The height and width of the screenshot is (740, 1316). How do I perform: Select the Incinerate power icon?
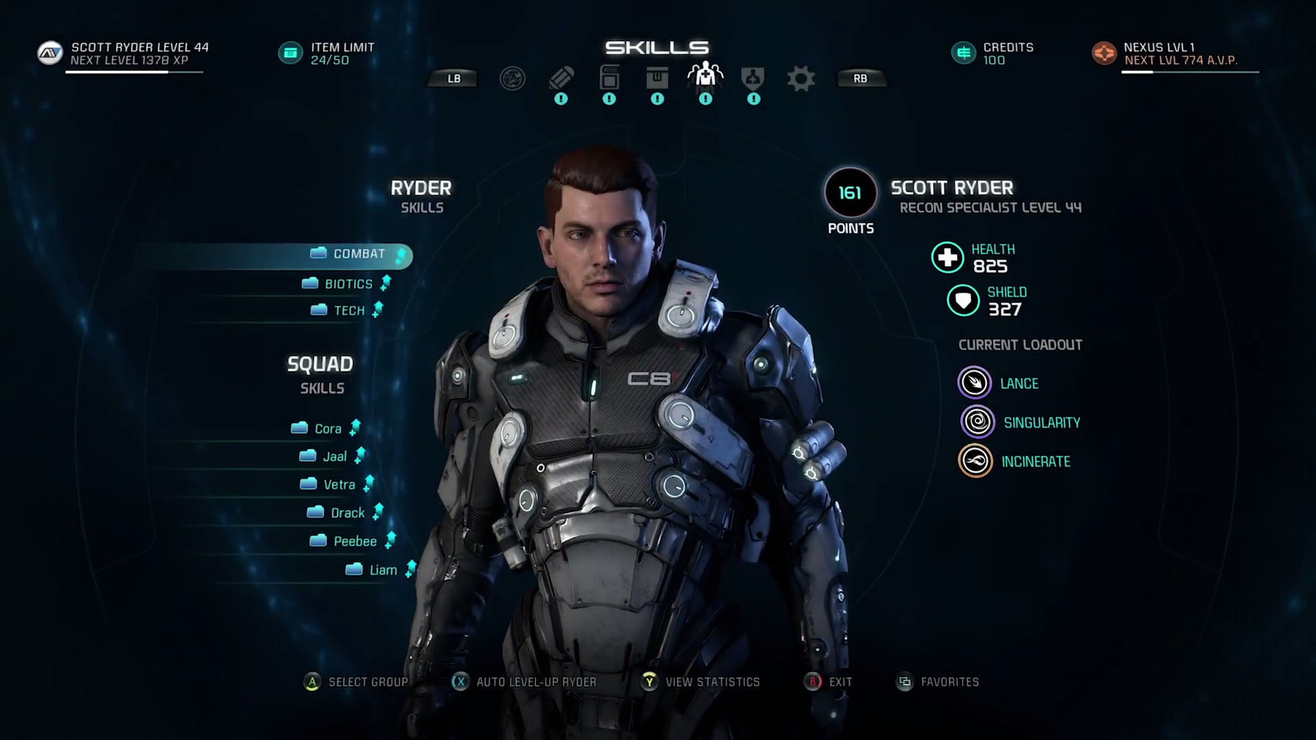click(x=973, y=460)
